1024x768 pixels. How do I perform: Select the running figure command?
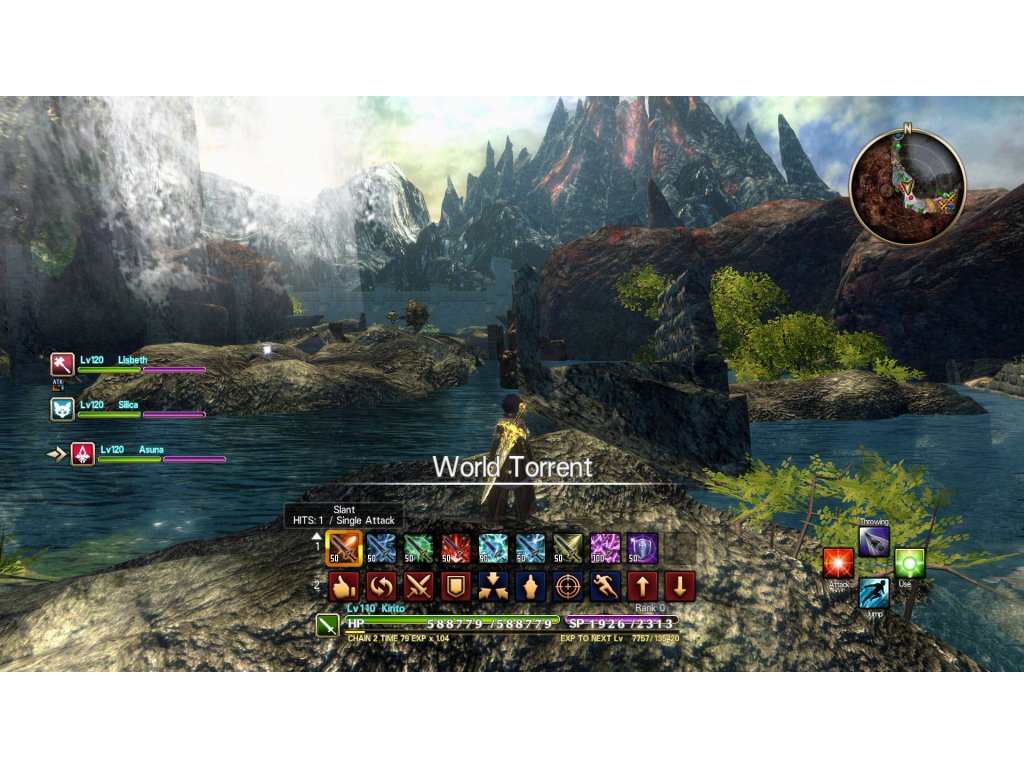point(605,586)
